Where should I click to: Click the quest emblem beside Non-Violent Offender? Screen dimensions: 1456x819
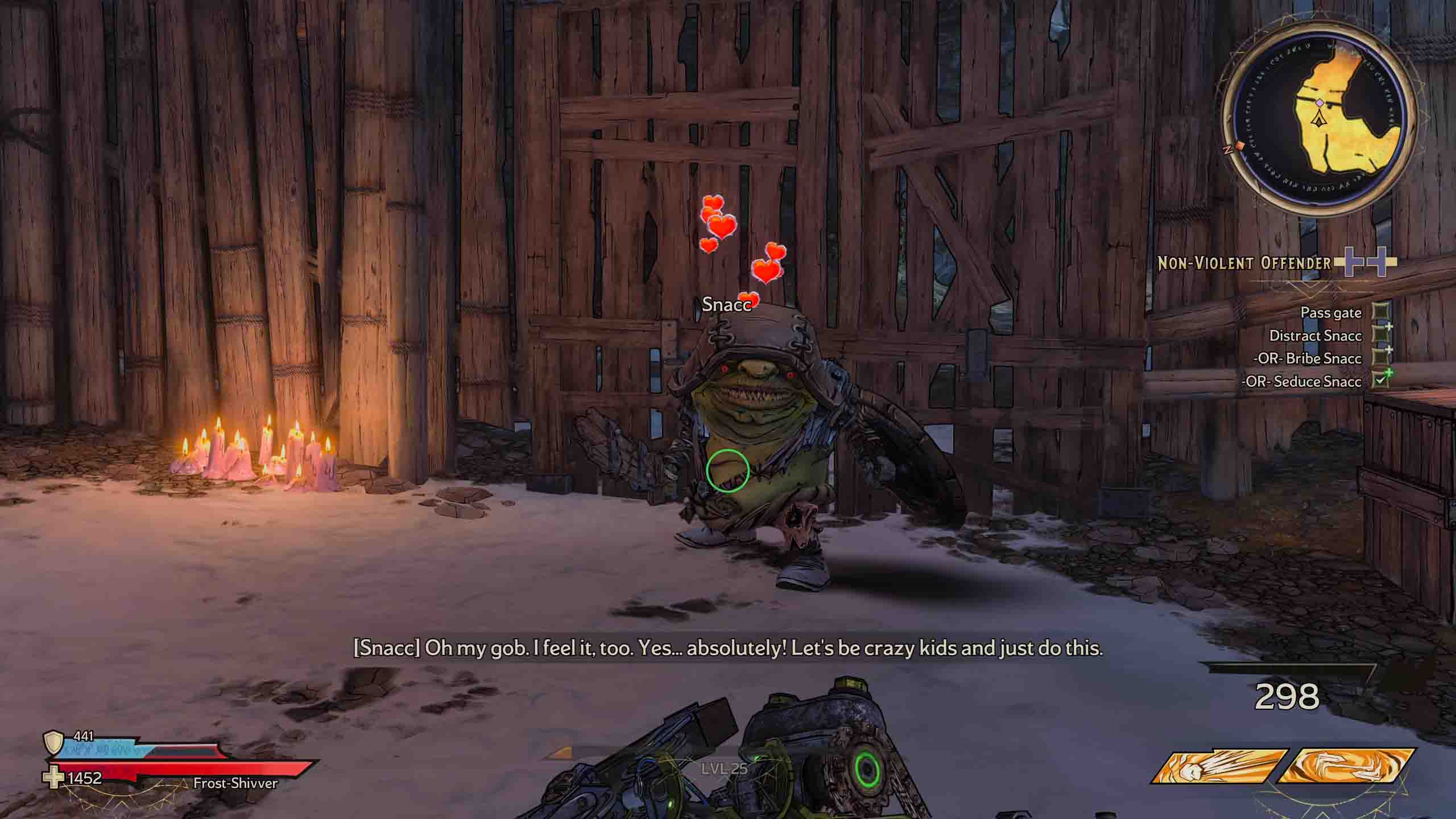(1366, 262)
